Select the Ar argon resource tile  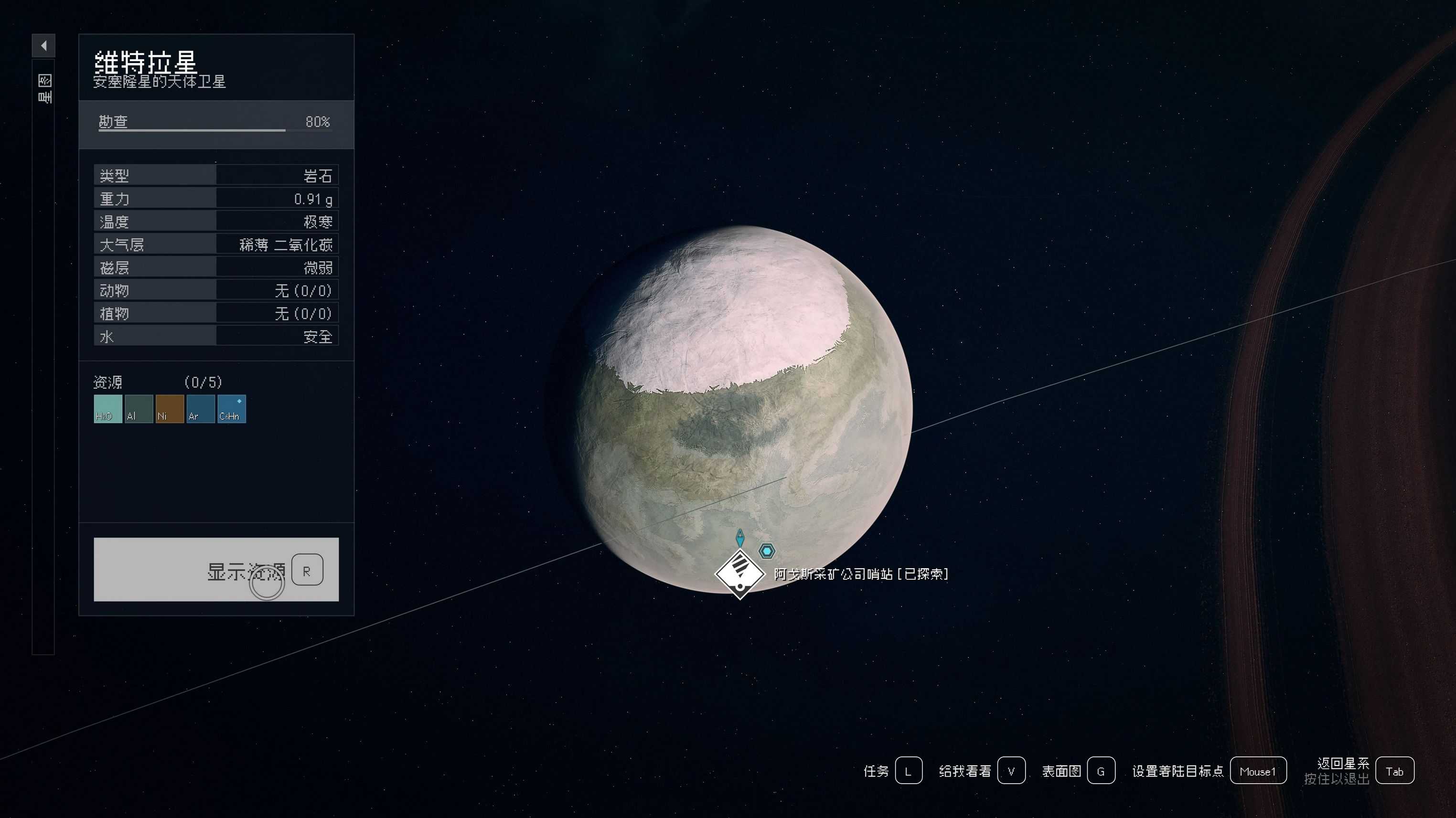[x=201, y=408]
